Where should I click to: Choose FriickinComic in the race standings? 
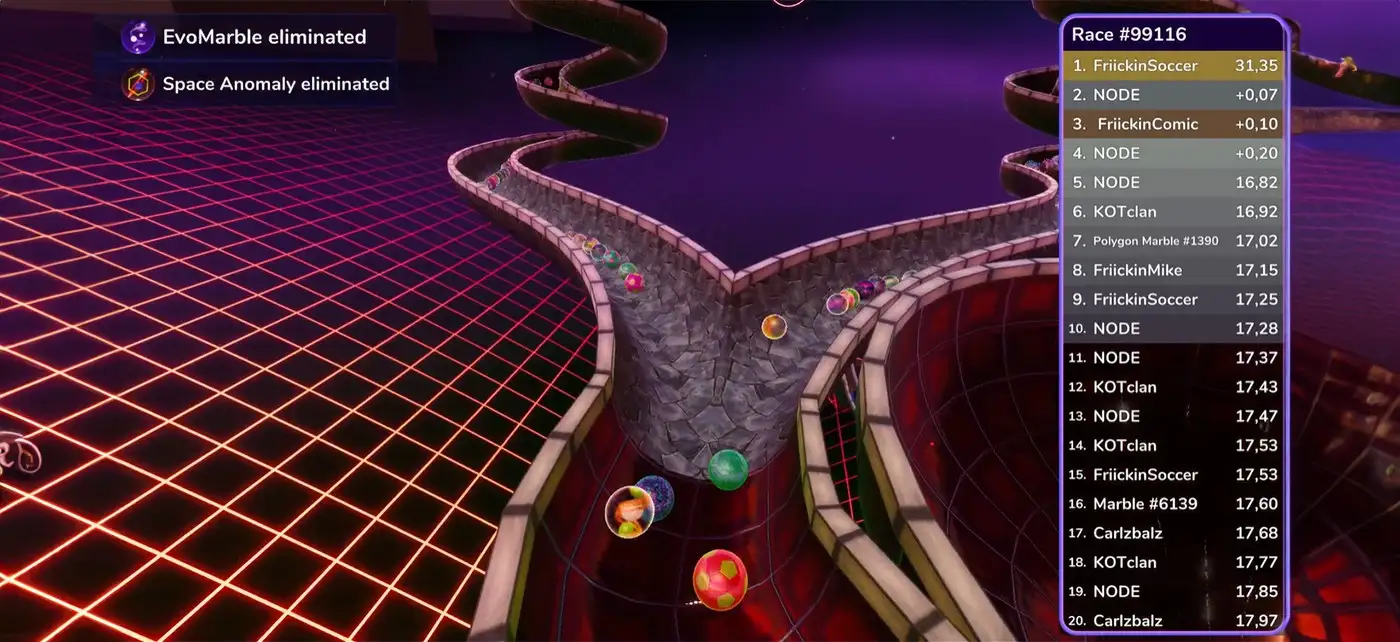point(1172,124)
